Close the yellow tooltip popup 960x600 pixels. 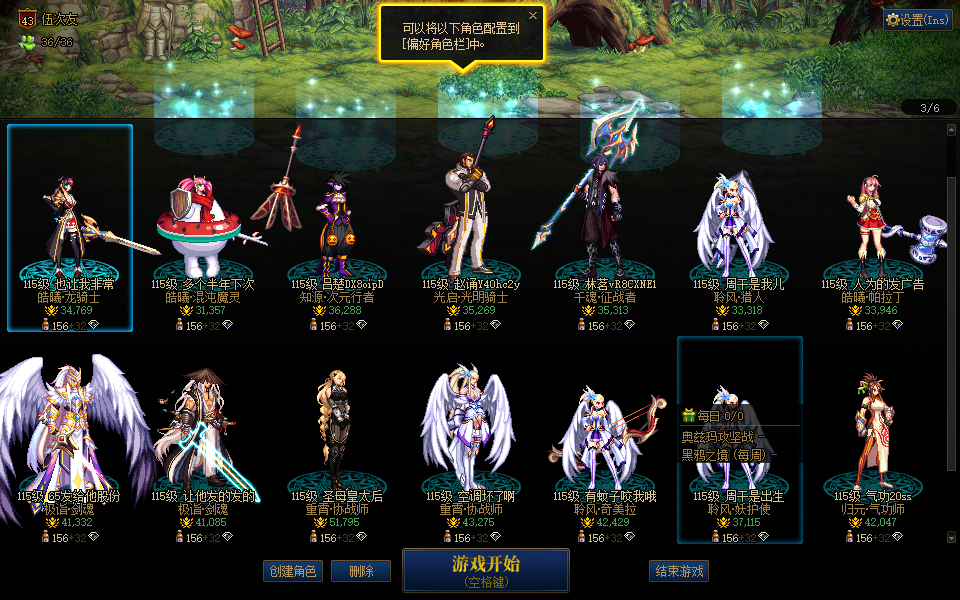point(533,16)
